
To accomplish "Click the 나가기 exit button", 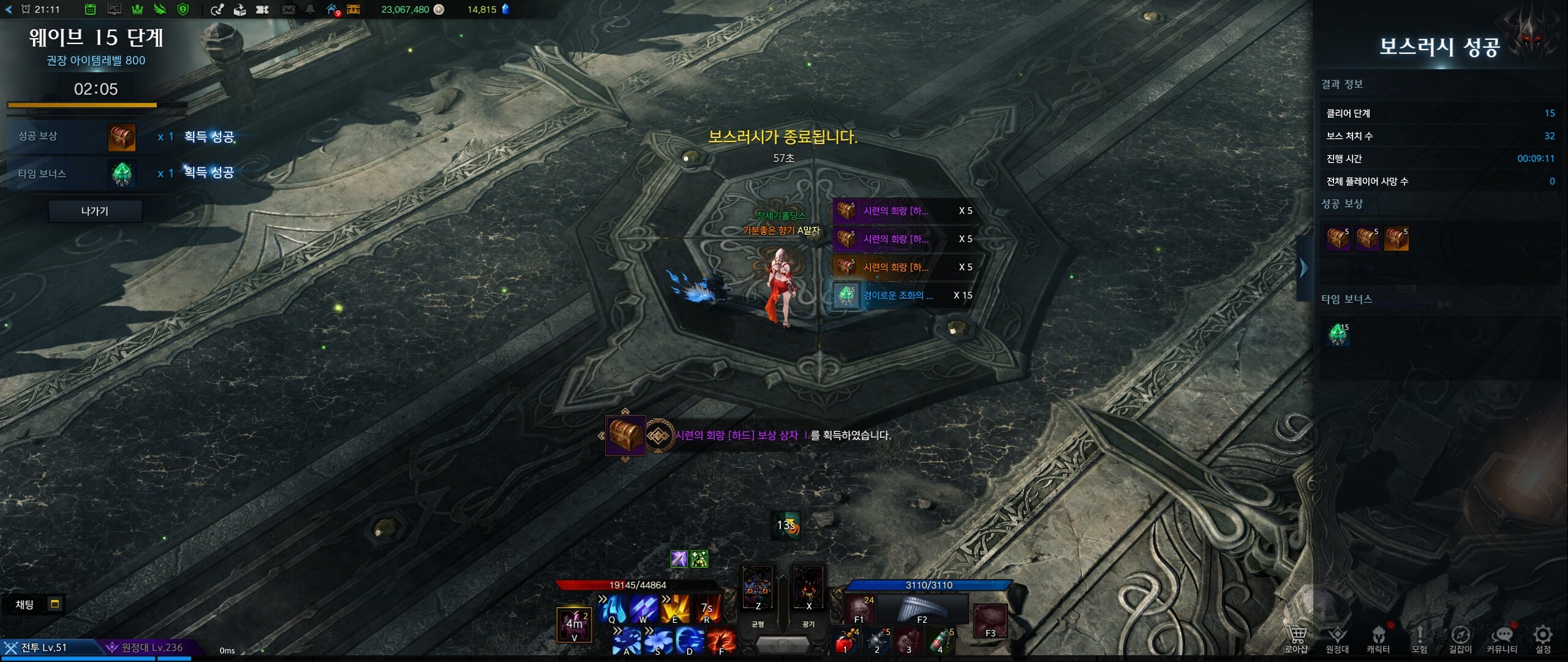I will (x=95, y=211).
